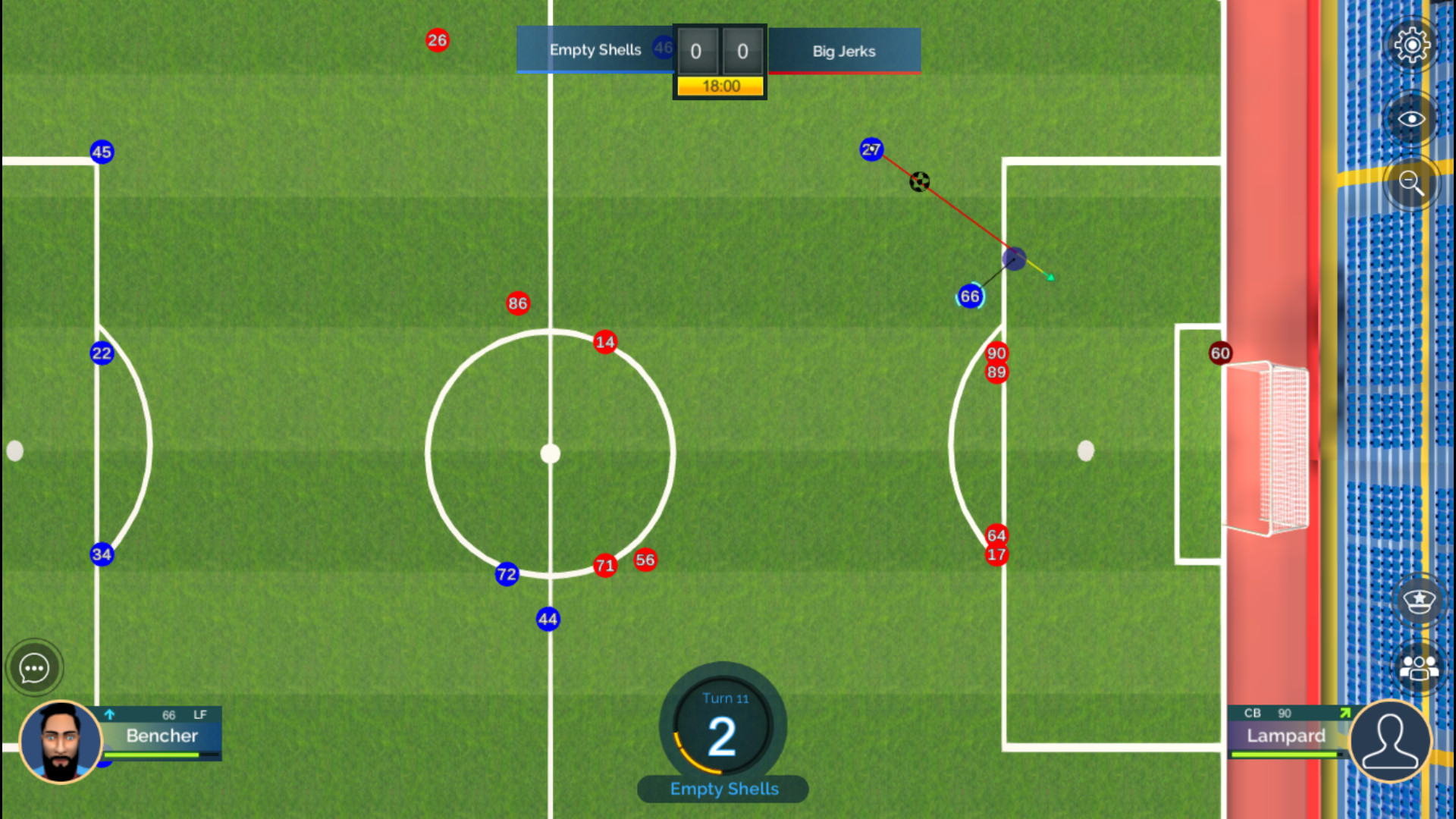Viewport: 1456px width, 819px height.
Task: Select blue player 27 holding the ball path
Action: (871, 149)
